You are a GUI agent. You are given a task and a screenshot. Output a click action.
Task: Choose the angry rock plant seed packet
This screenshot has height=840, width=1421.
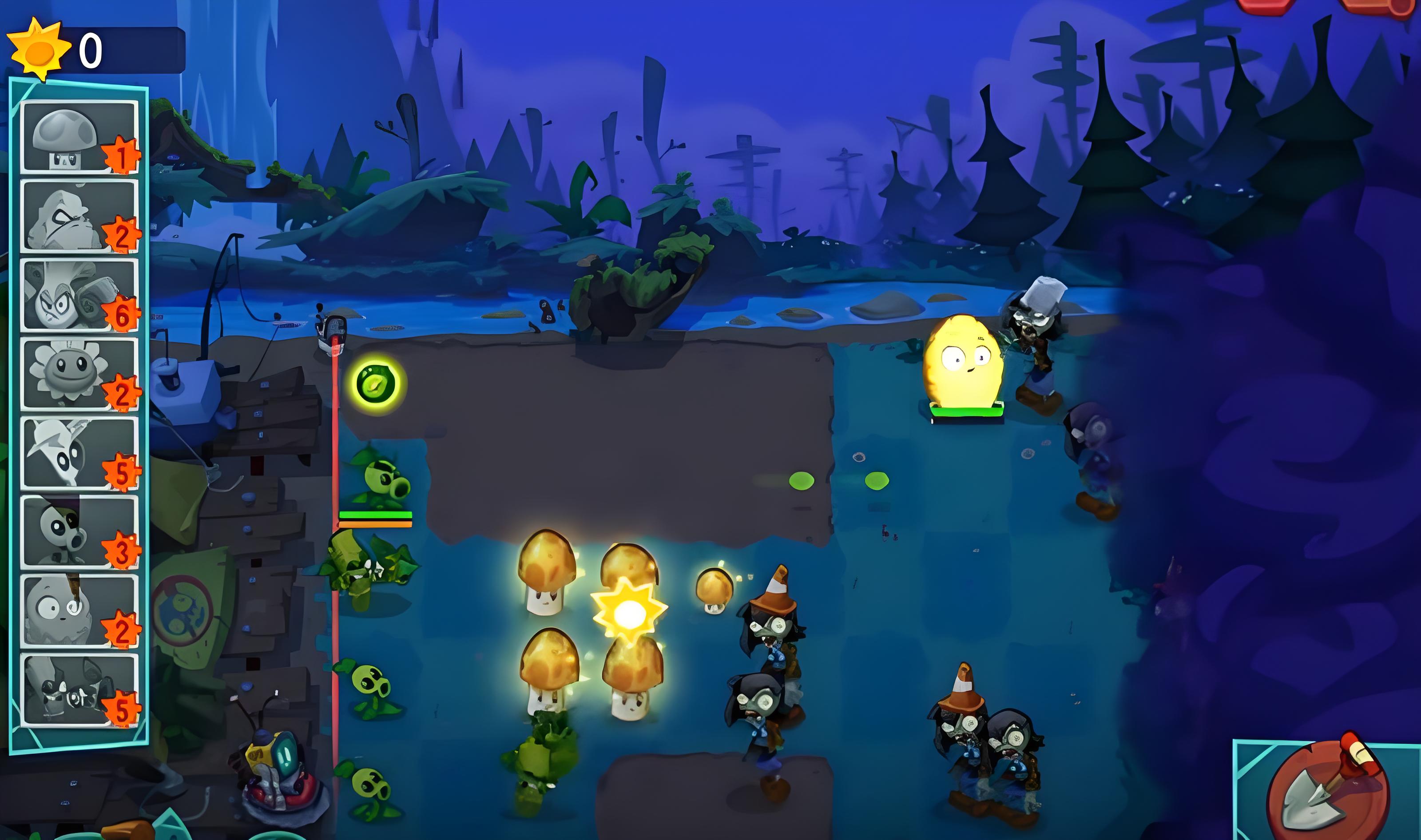pyautogui.click(x=79, y=216)
